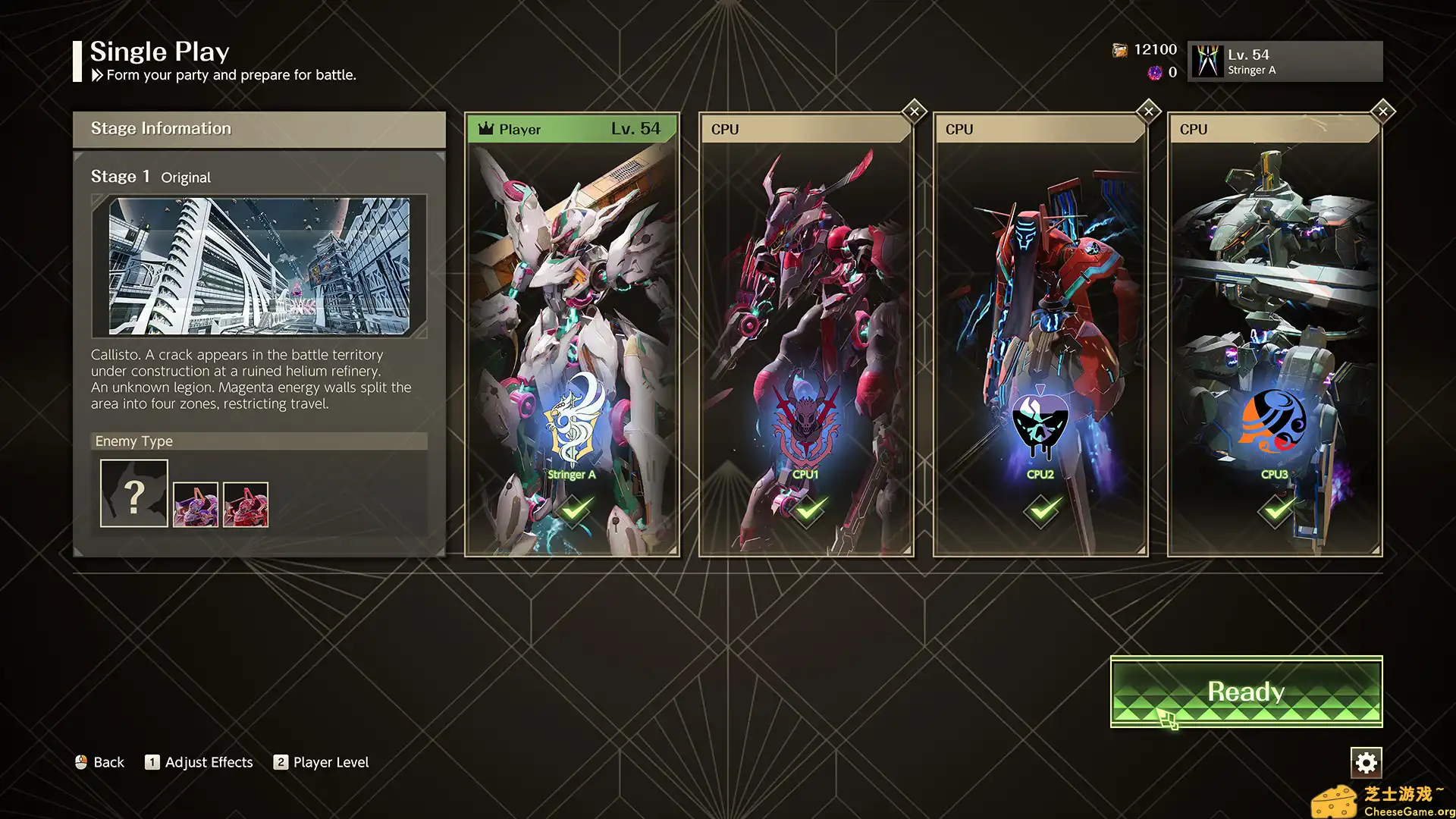The image size is (1456, 819).
Task: Go Back to the previous screen
Action: coord(99,762)
